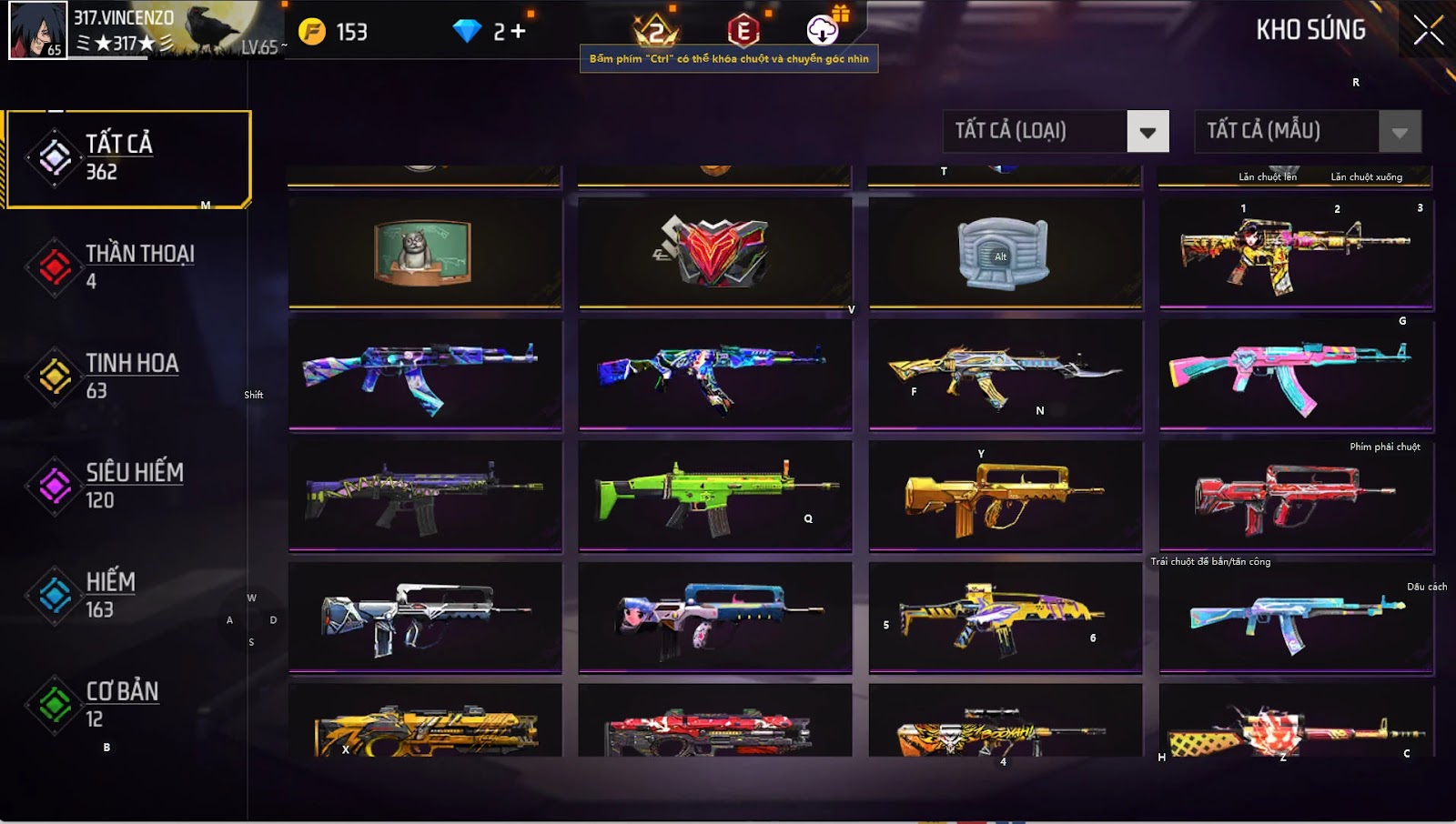Choose the Cơ Bản rarity tab
Viewport: 1456px width, 824px height.
(127, 704)
